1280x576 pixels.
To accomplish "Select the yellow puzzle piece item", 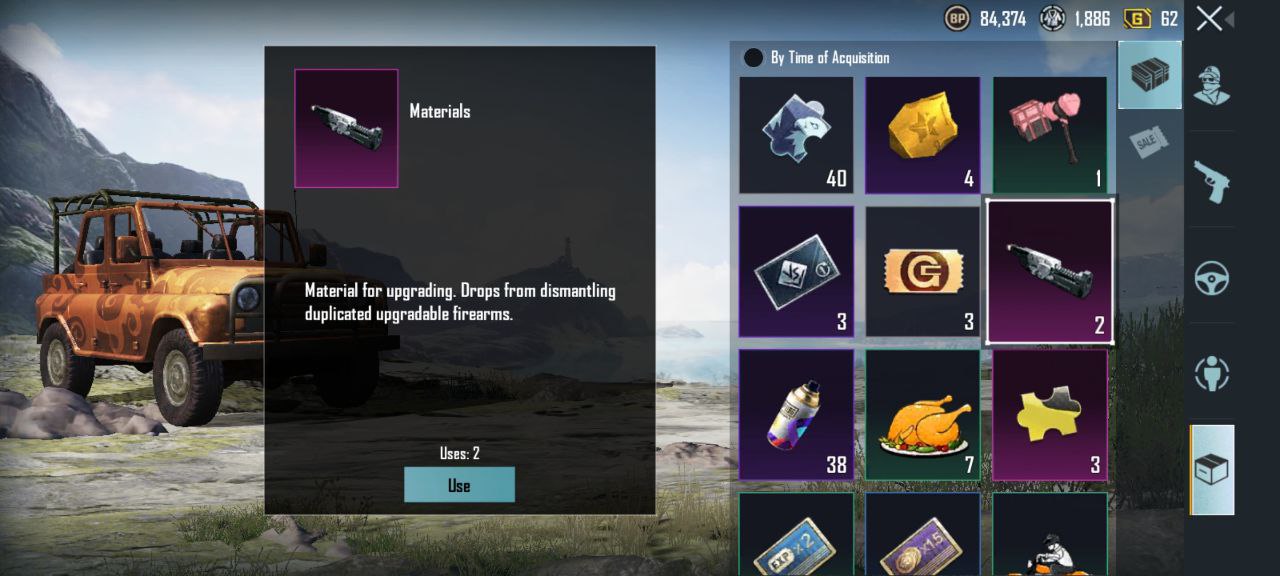I will pos(1049,414).
